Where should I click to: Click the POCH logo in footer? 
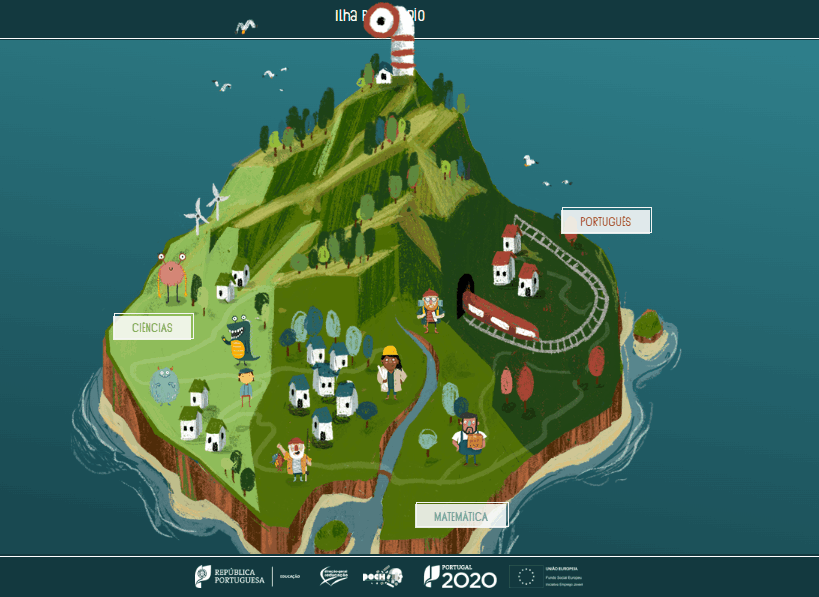coord(382,577)
